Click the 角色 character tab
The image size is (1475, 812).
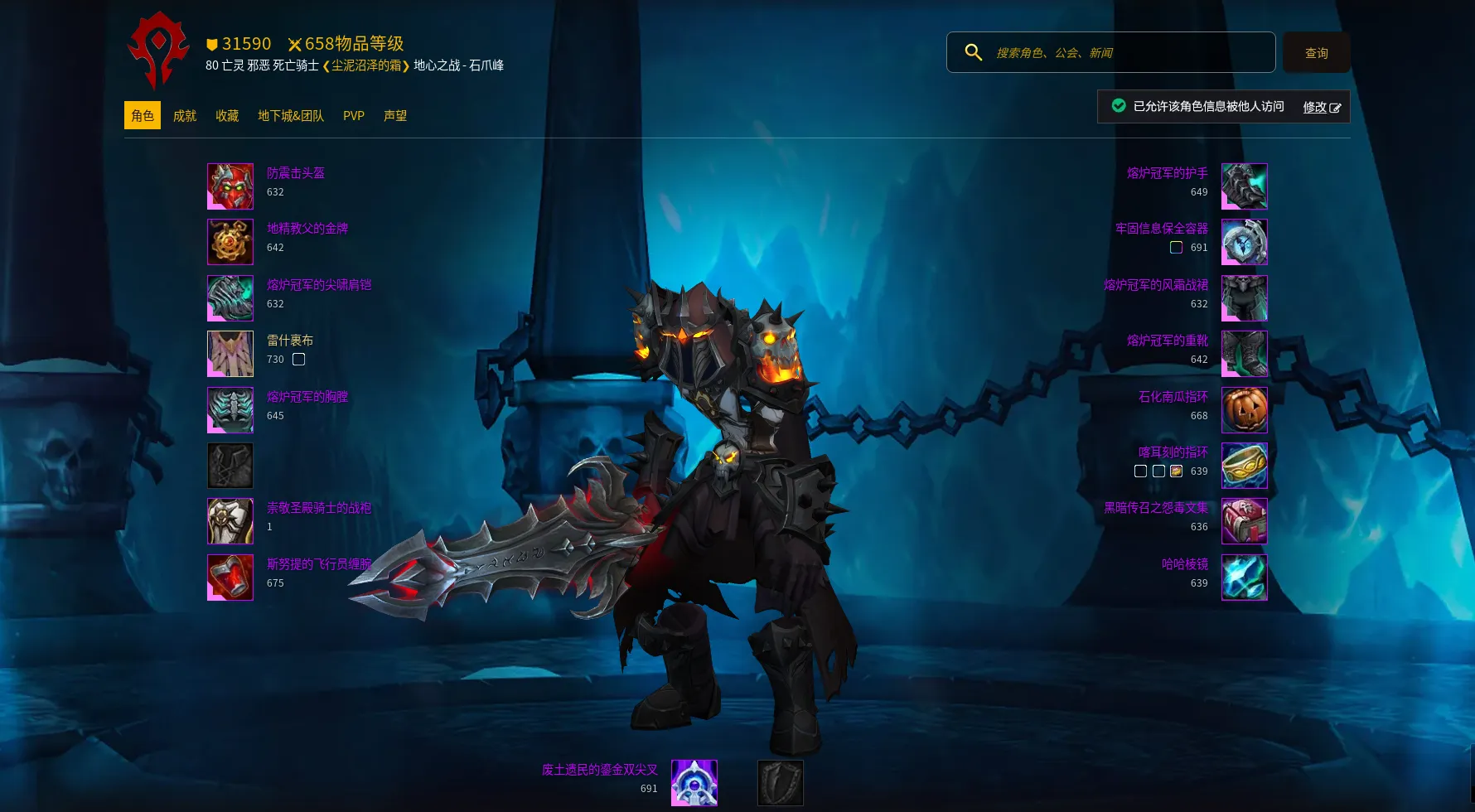(x=143, y=116)
